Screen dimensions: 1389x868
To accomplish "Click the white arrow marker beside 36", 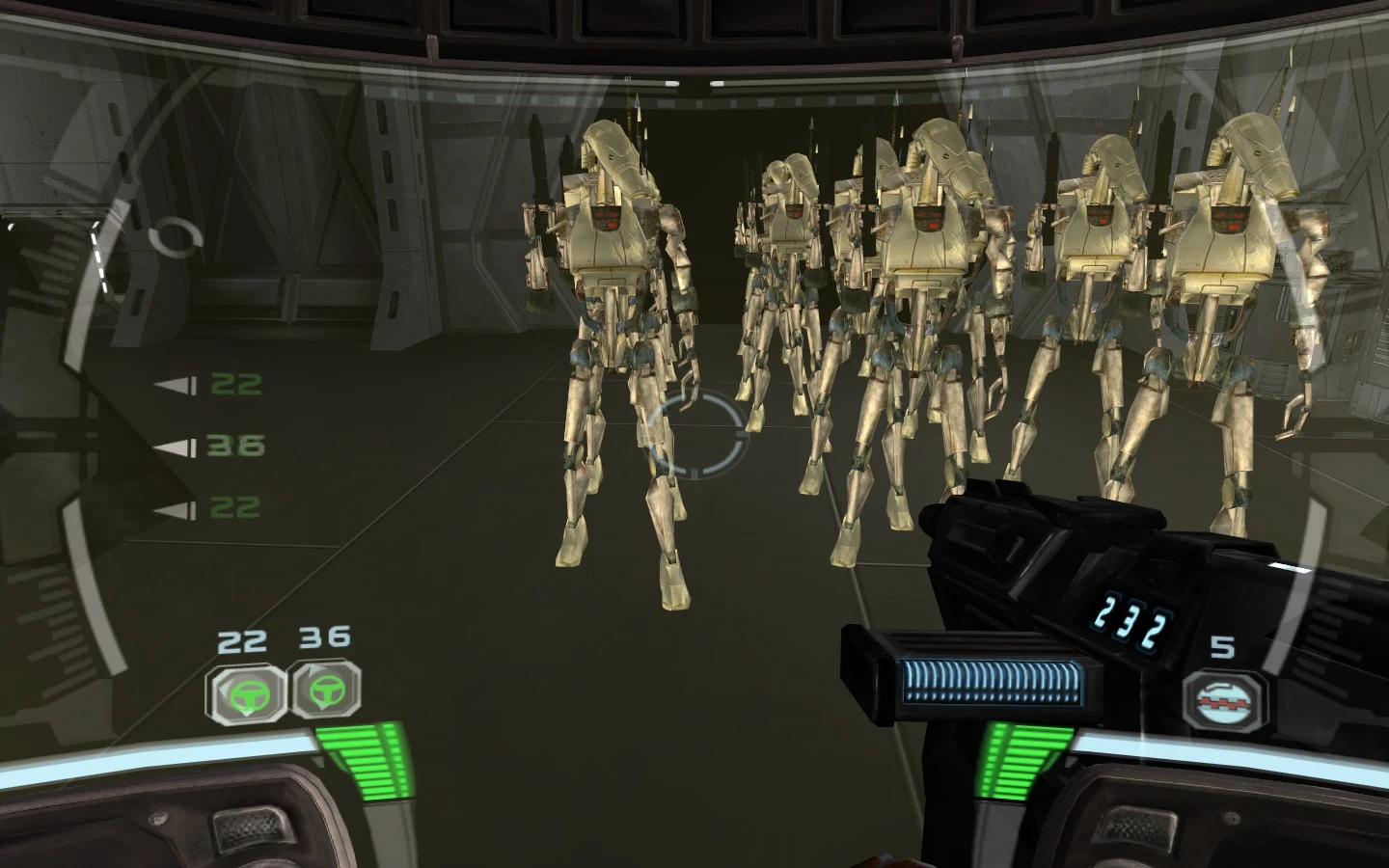I will click(177, 447).
